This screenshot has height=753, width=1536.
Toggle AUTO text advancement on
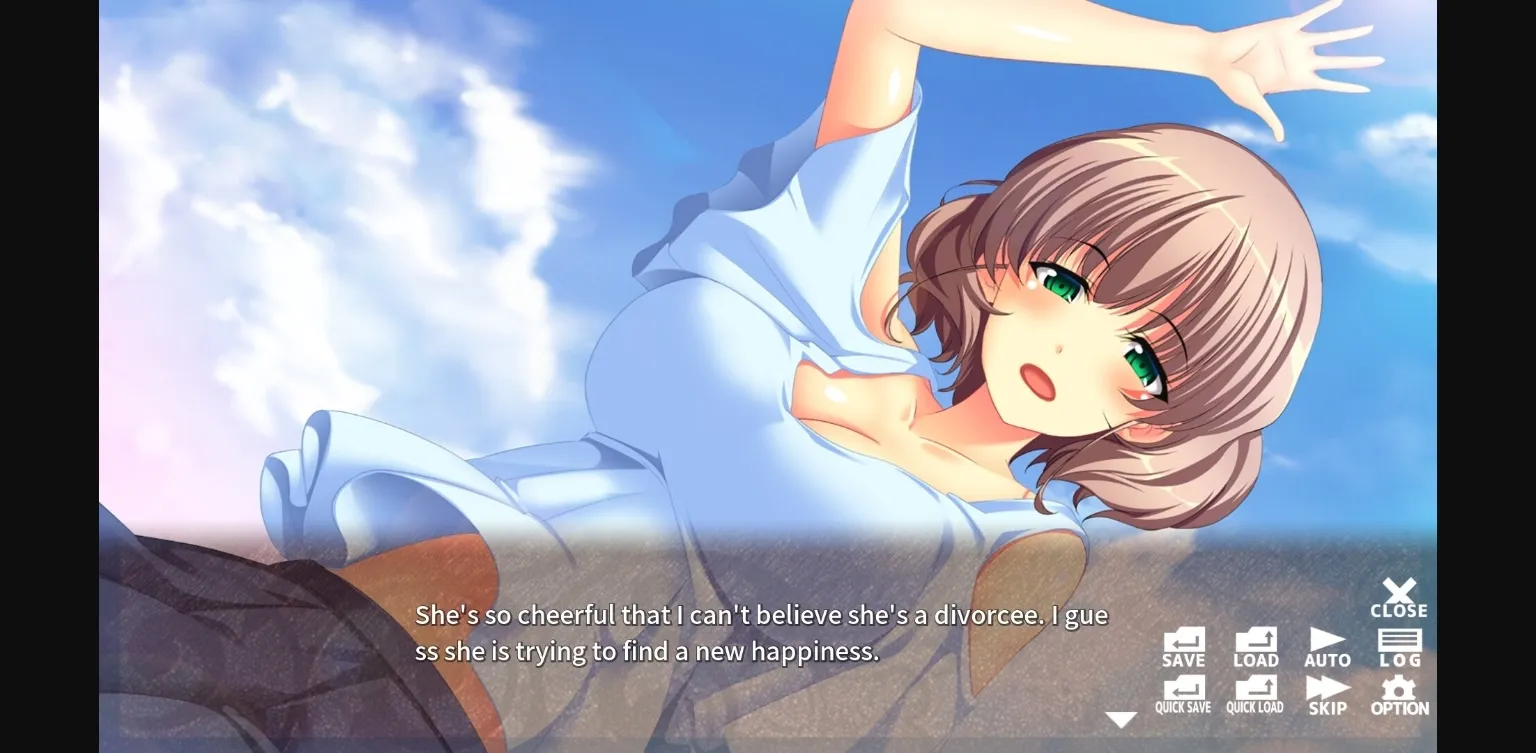pyautogui.click(x=1328, y=645)
